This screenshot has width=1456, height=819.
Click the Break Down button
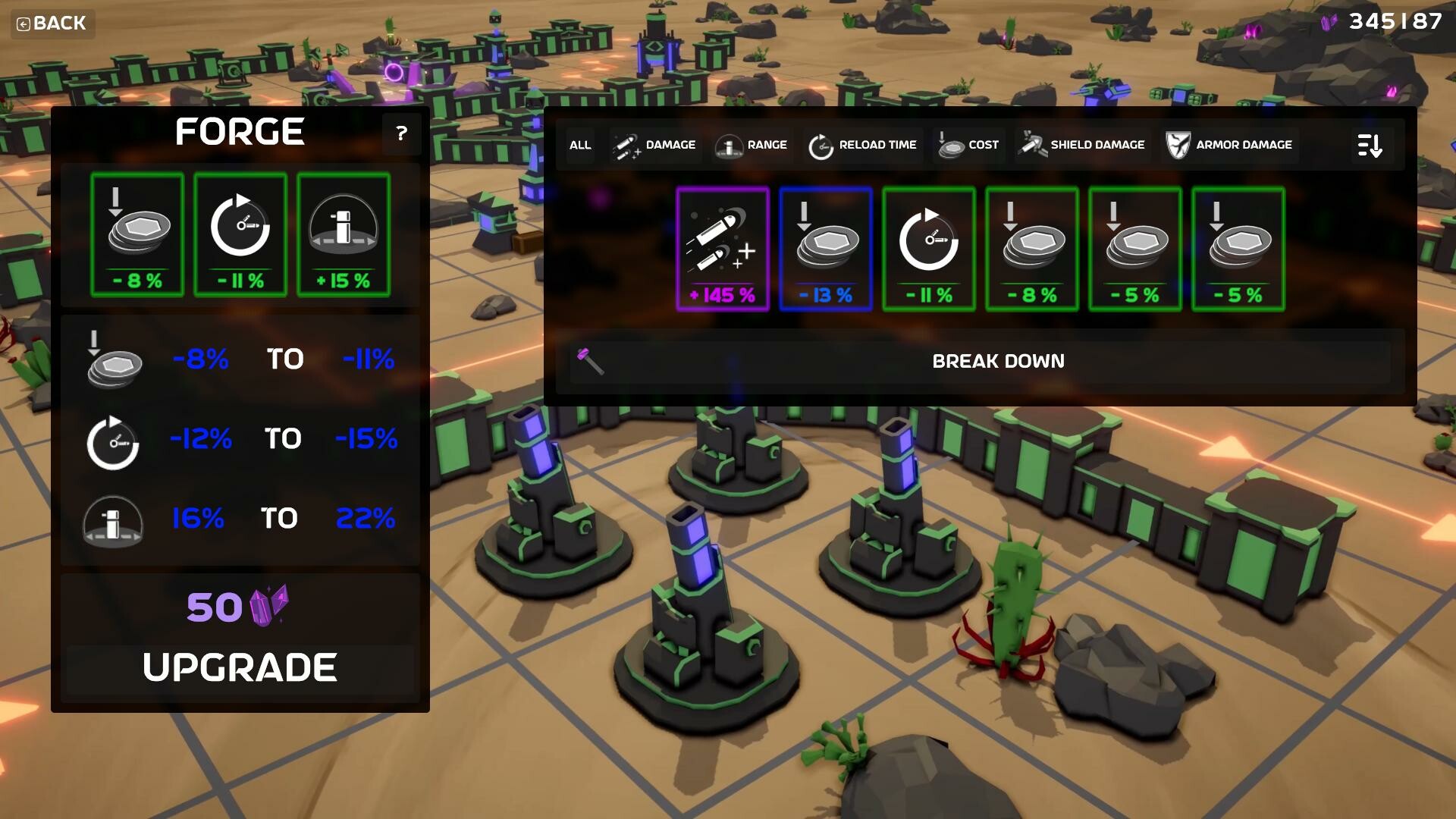point(998,362)
